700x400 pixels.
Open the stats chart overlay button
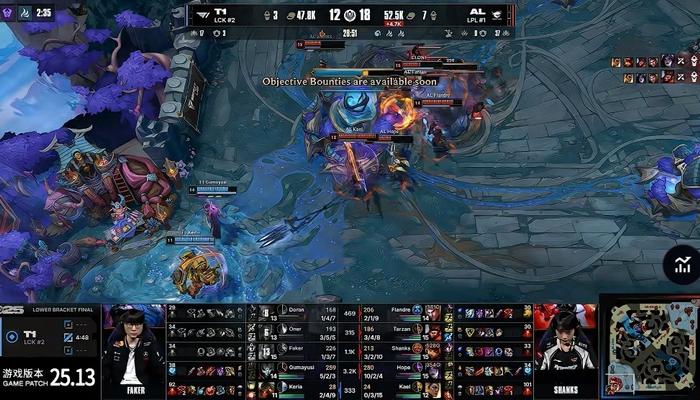pos(681,266)
